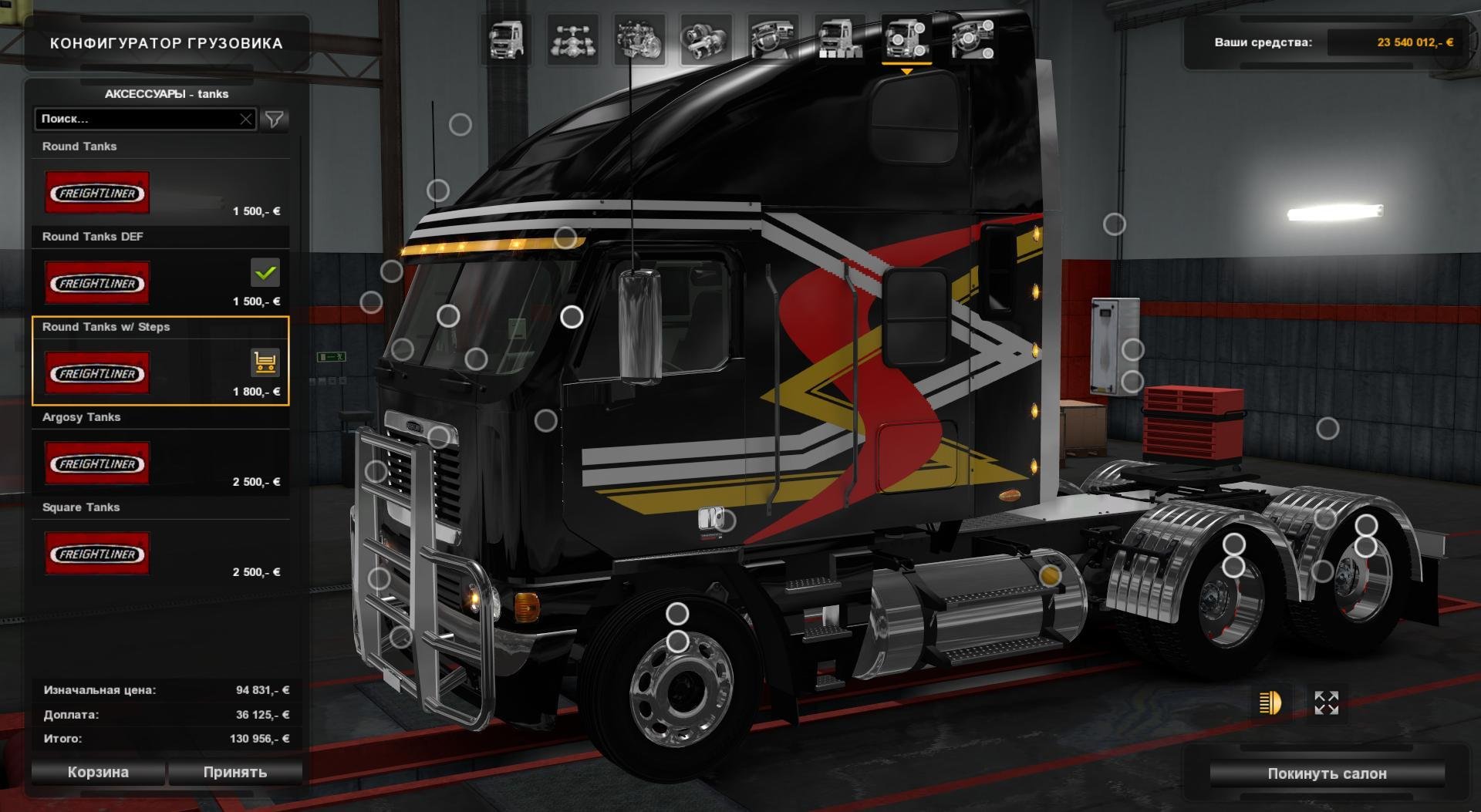Screen dimensions: 1481x812
Task: Open the search filter funnel icon
Action: (x=275, y=120)
